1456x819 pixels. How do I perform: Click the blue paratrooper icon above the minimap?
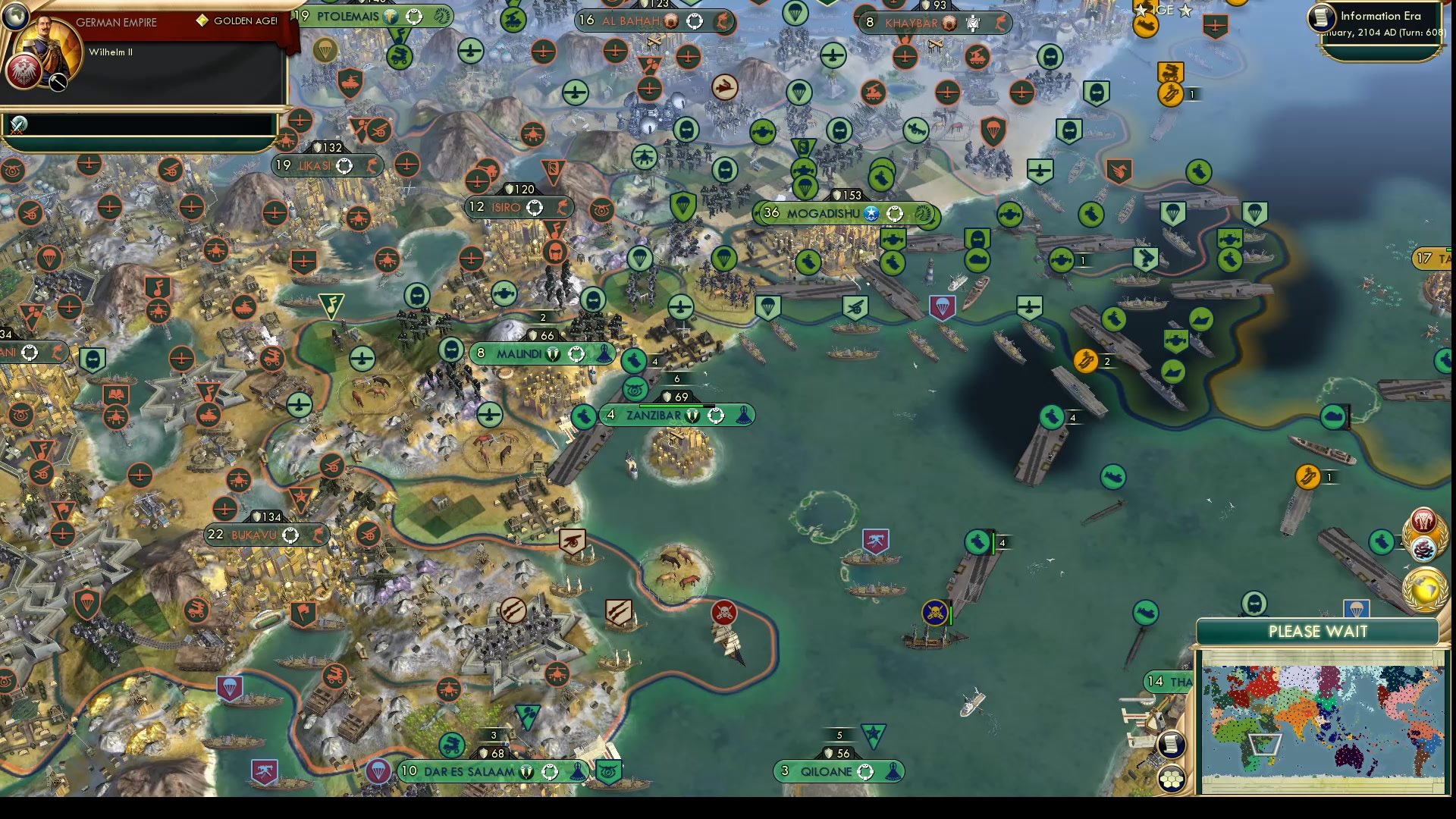[x=1356, y=607]
